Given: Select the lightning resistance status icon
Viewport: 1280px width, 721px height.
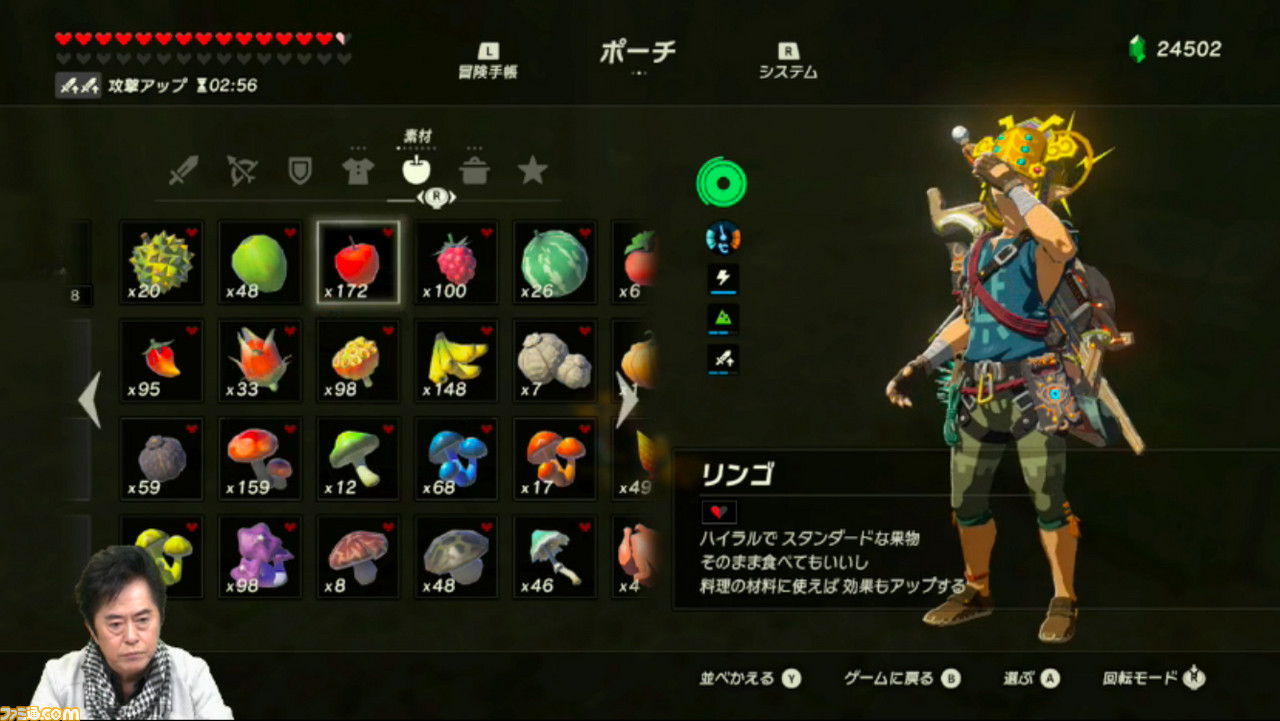Looking at the screenshot, I should (723, 278).
